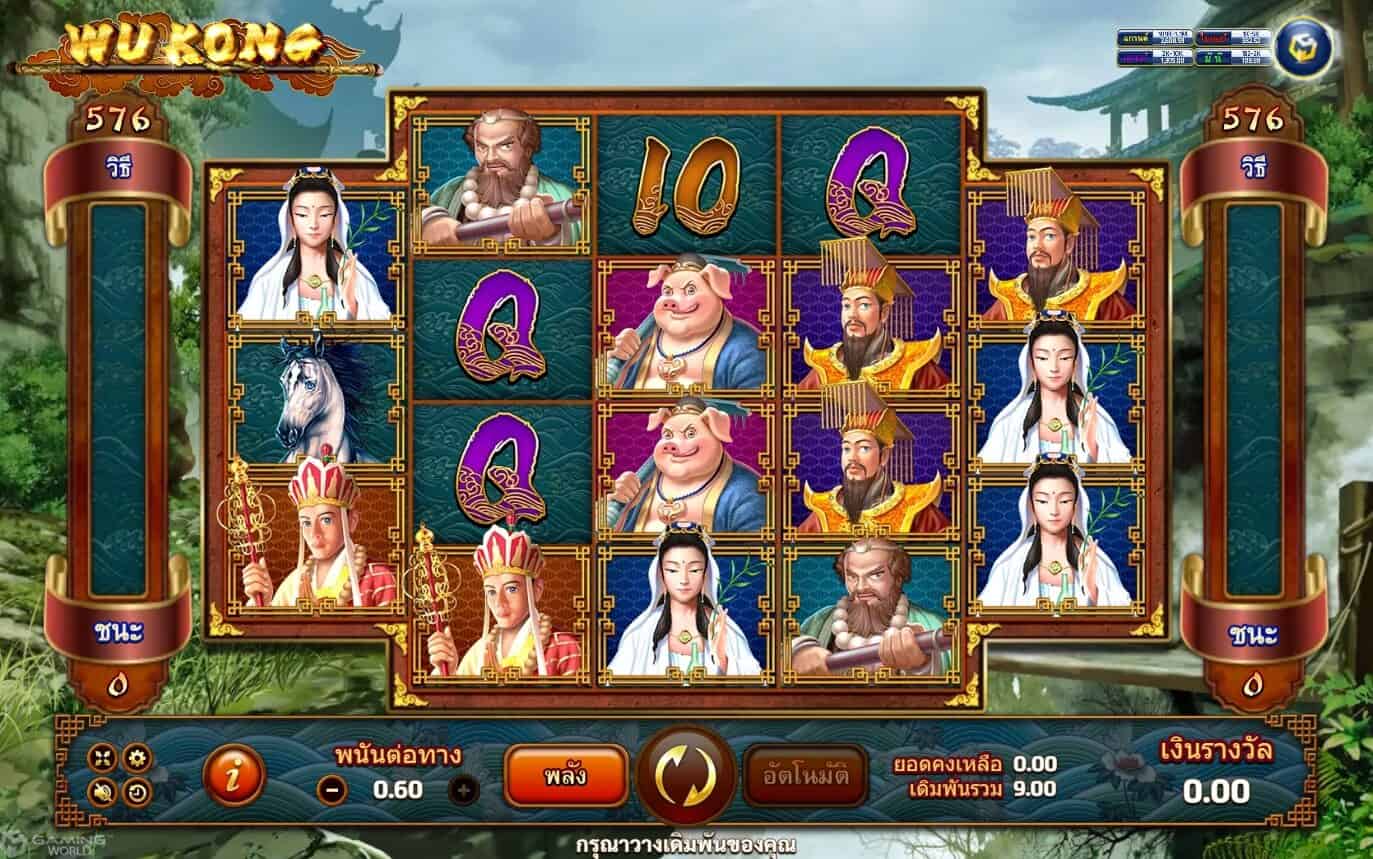Open settings with the gear icon
1373x859 pixels.
pyautogui.click(x=136, y=758)
